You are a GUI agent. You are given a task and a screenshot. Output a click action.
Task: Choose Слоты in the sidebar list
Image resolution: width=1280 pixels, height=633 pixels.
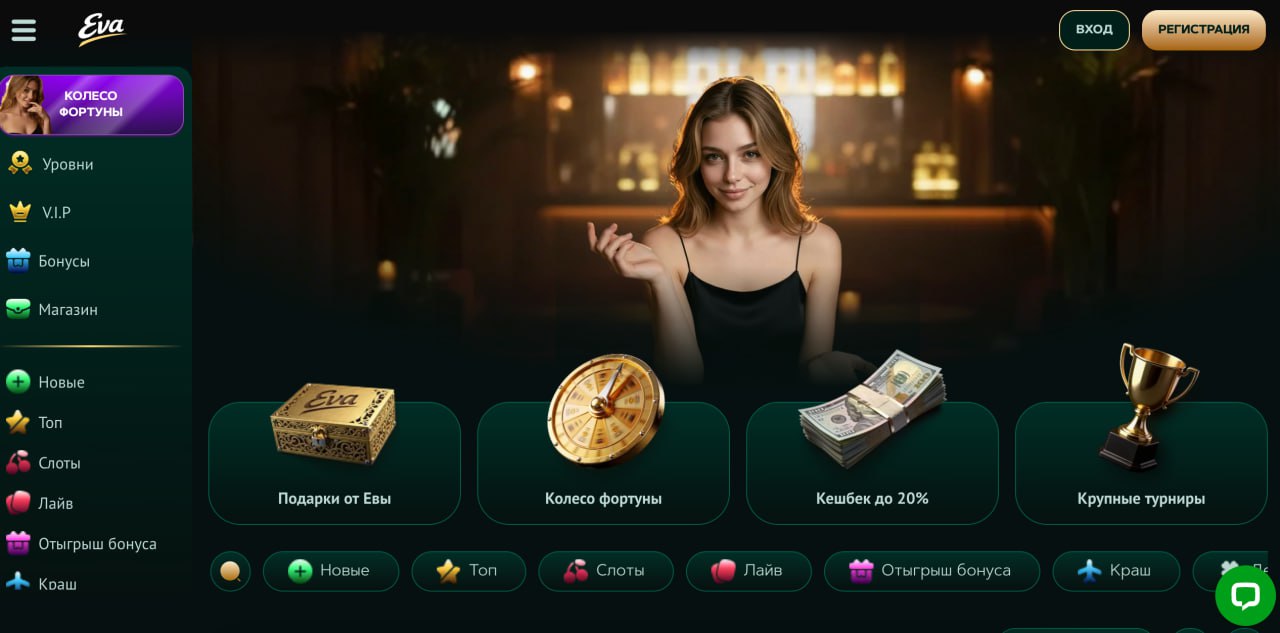coord(59,463)
